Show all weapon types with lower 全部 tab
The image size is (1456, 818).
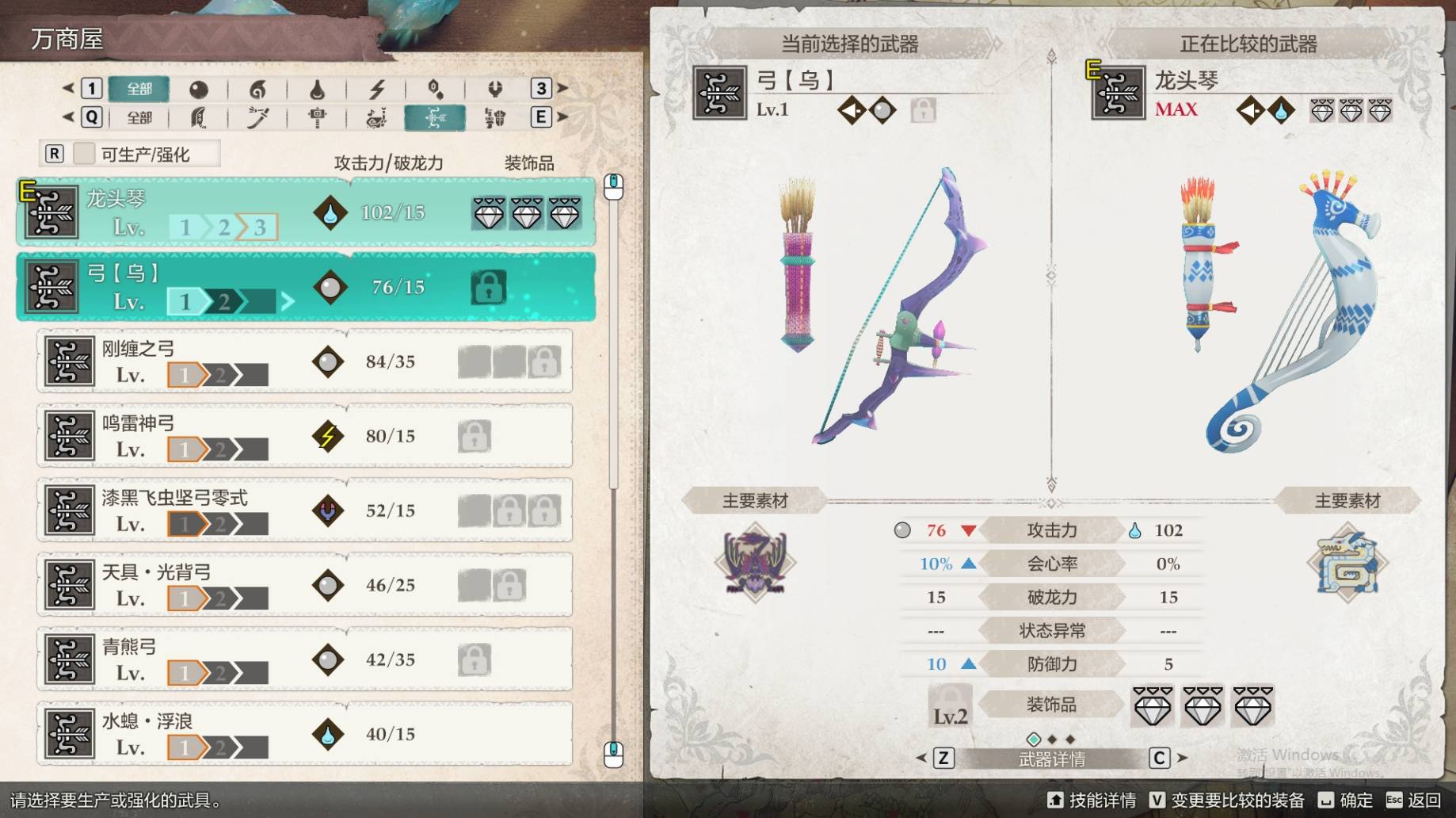[x=139, y=118]
